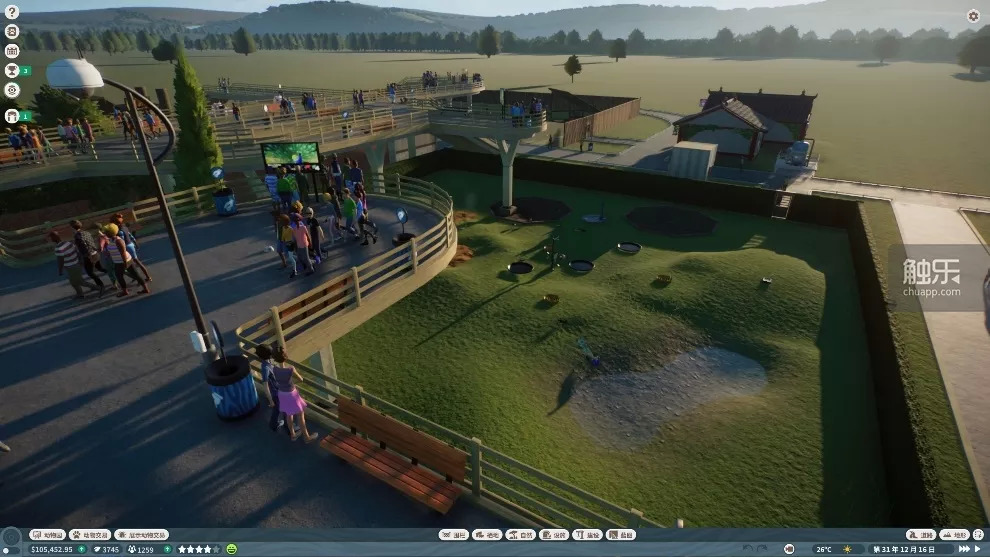Image resolution: width=990 pixels, height=557 pixels.
Task: Open the help question mark icon
Action: pyautogui.click(x=12, y=13)
